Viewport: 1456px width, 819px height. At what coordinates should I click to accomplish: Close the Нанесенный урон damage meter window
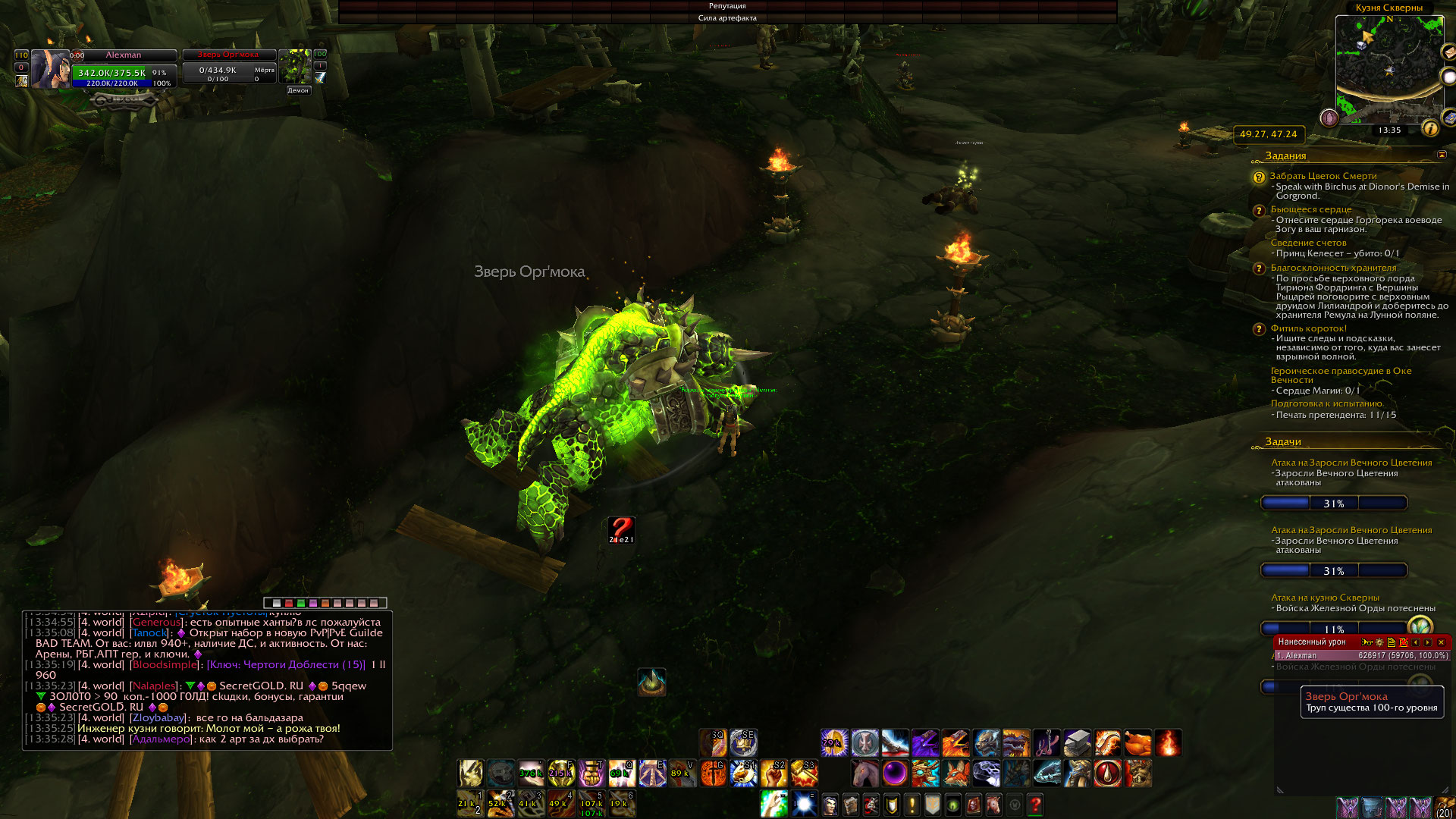[1441, 642]
